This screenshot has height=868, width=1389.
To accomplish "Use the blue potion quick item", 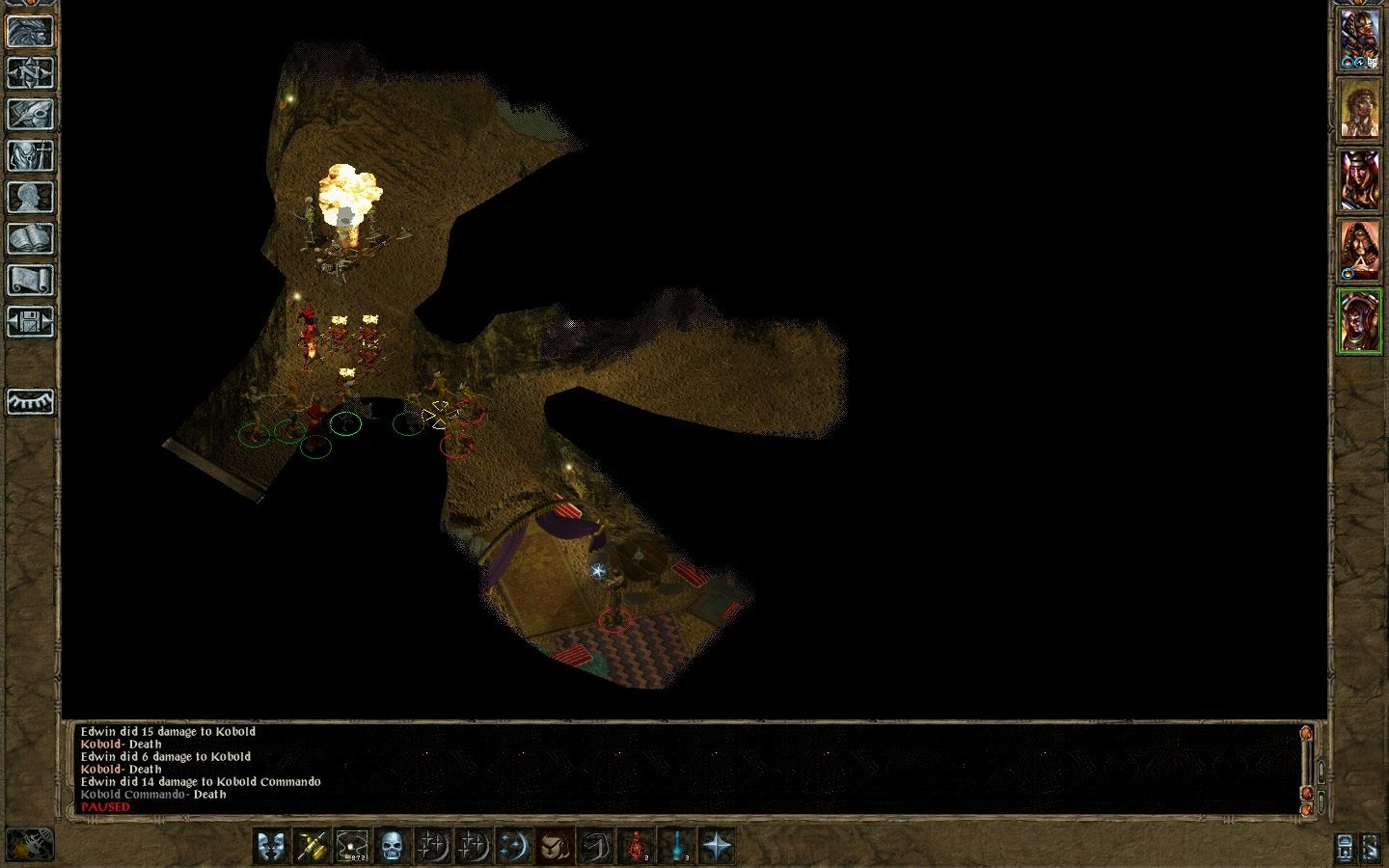I will pyautogui.click(x=677, y=847).
